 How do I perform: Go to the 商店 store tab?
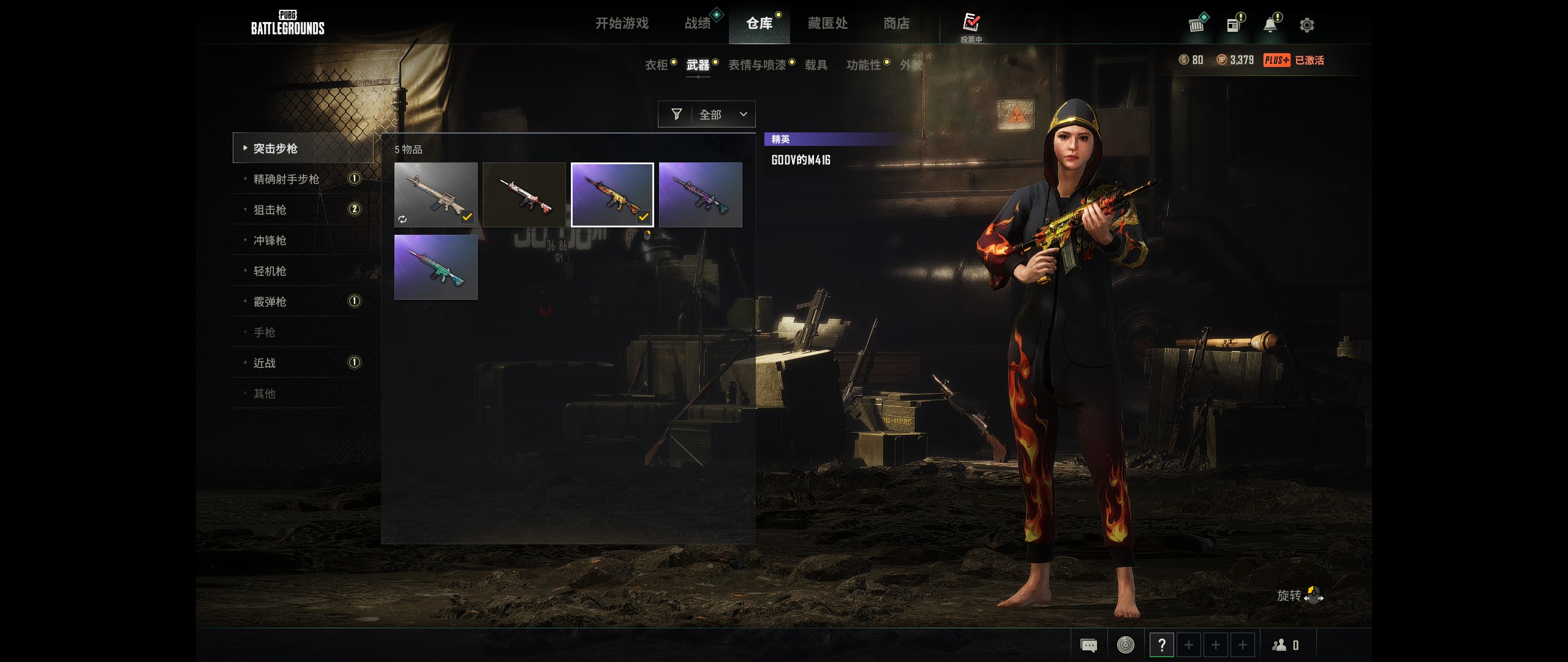pyautogui.click(x=896, y=23)
